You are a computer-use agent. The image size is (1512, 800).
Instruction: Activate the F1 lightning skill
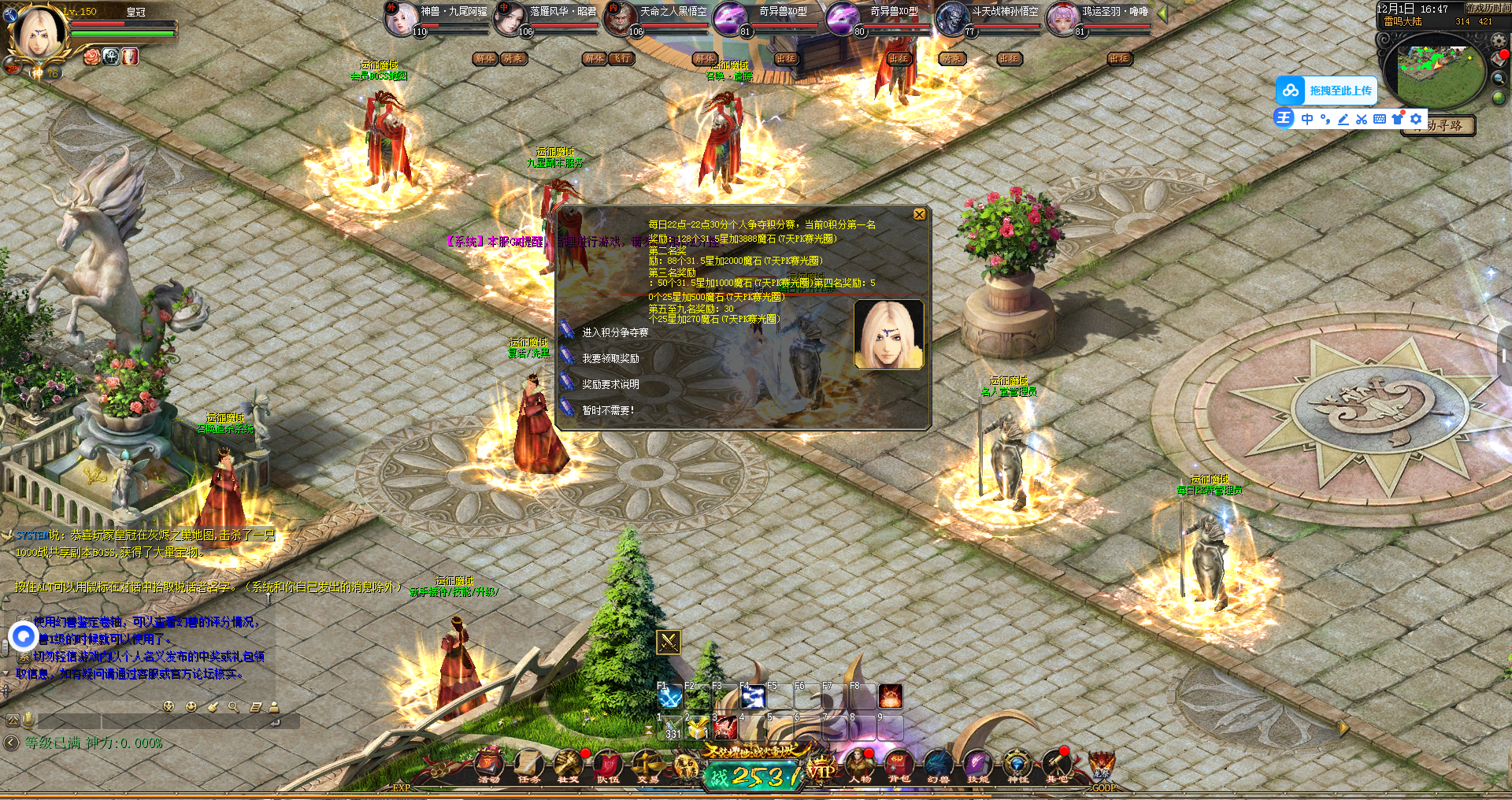(670, 698)
